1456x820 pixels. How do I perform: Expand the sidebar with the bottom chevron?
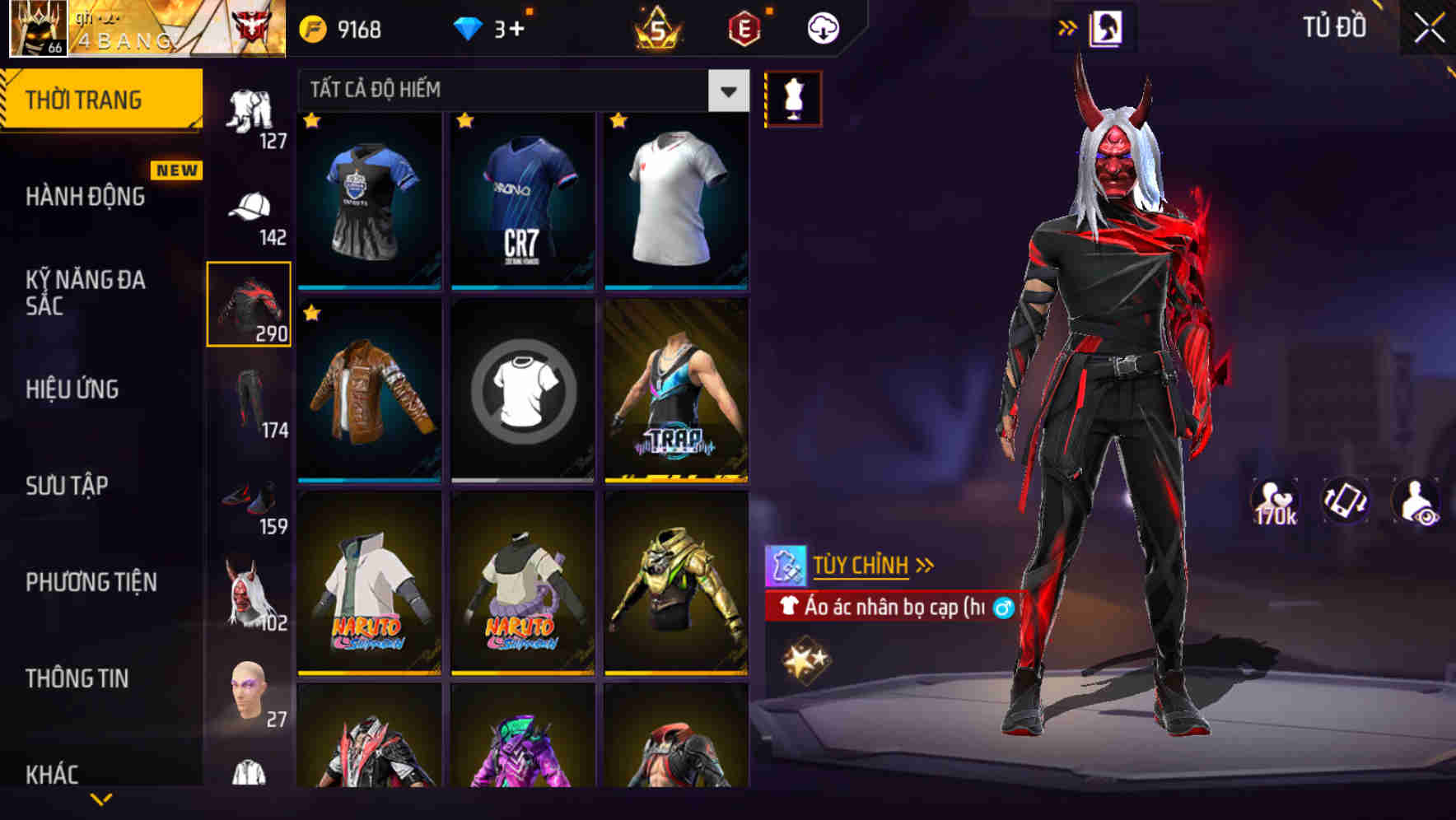point(100,800)
